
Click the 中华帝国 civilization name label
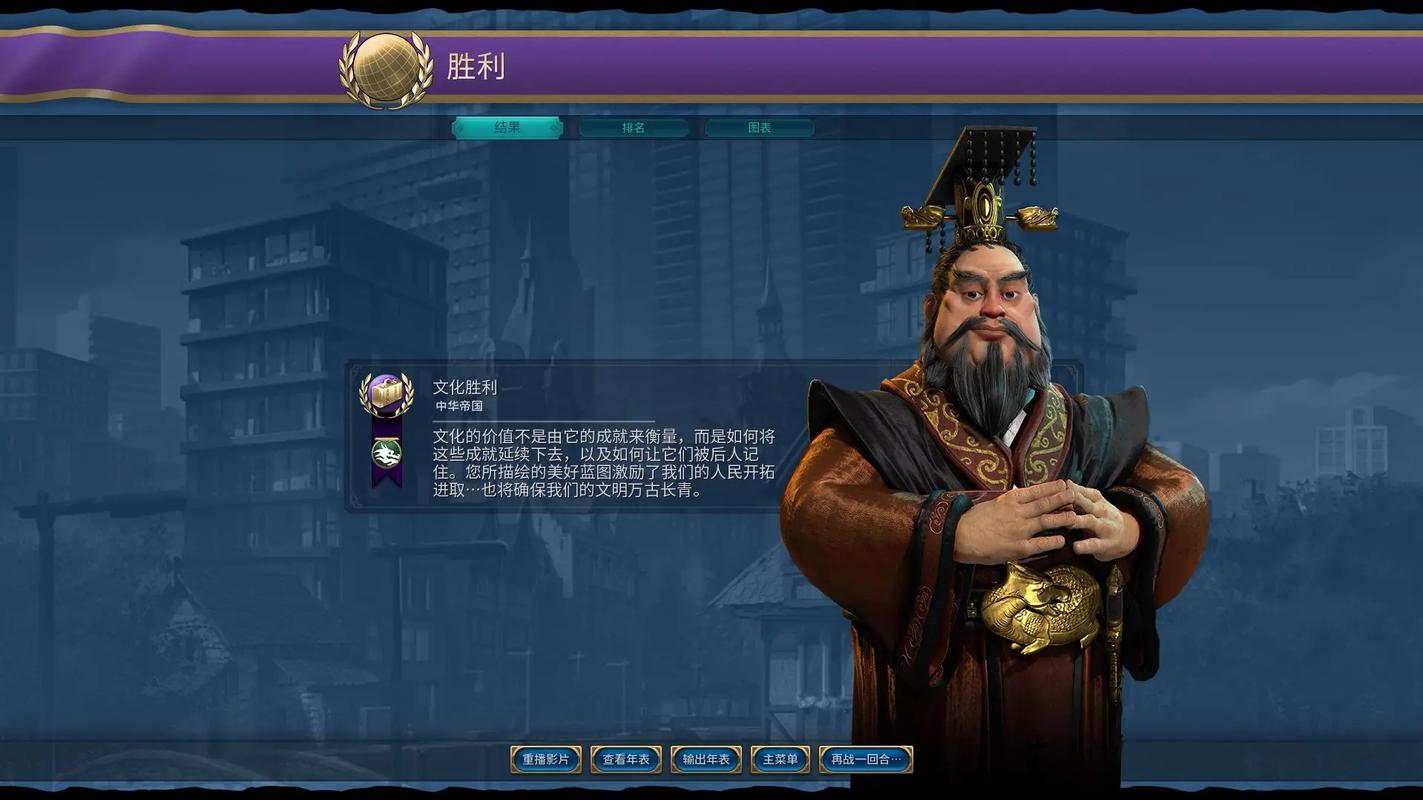(458, 405)
